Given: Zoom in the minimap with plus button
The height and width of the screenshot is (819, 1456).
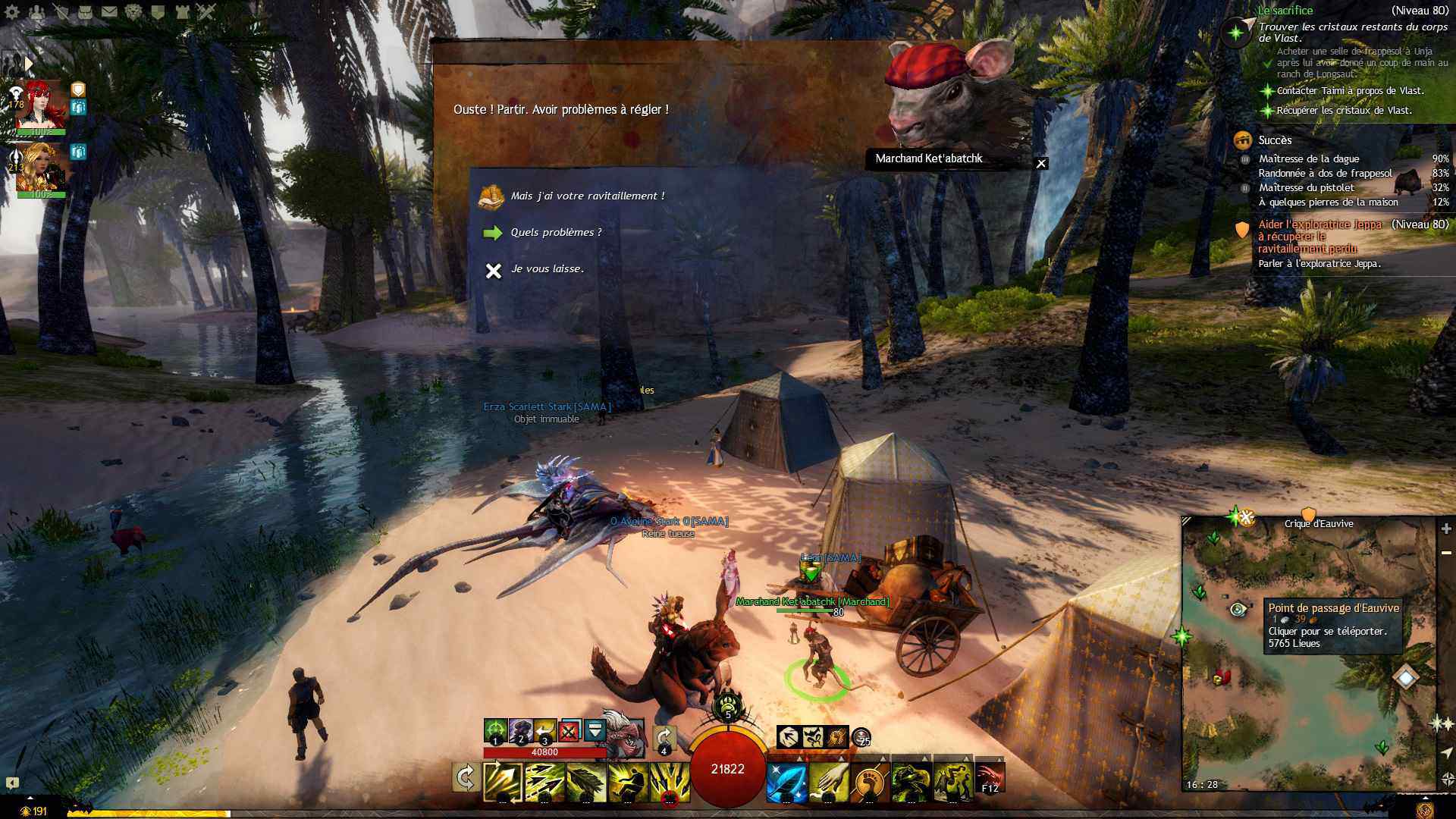Looking at the screenshot, I should tap(1446, 529).
